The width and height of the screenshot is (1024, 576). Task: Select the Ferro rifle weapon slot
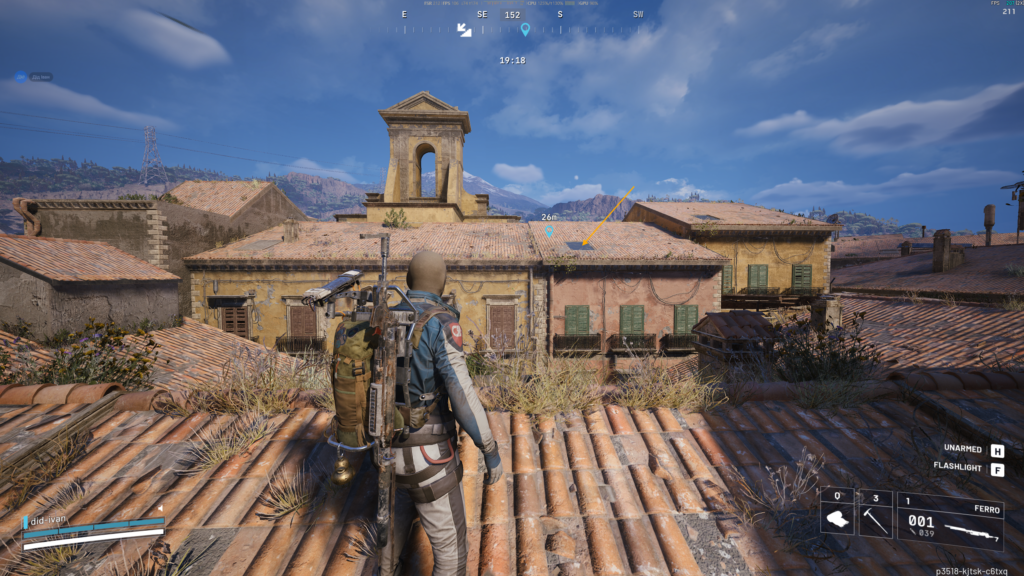point(950,521)
